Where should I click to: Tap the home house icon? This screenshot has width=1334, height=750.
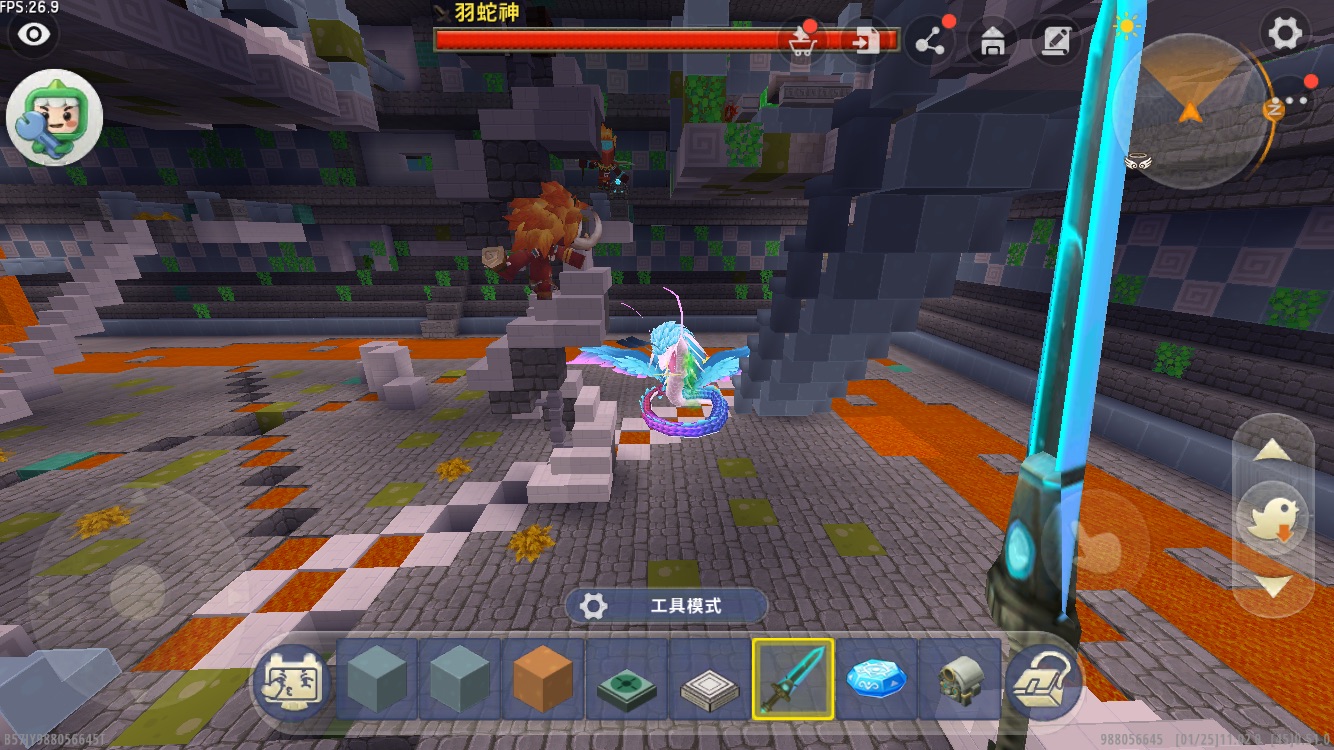click(x=992, y=41)
